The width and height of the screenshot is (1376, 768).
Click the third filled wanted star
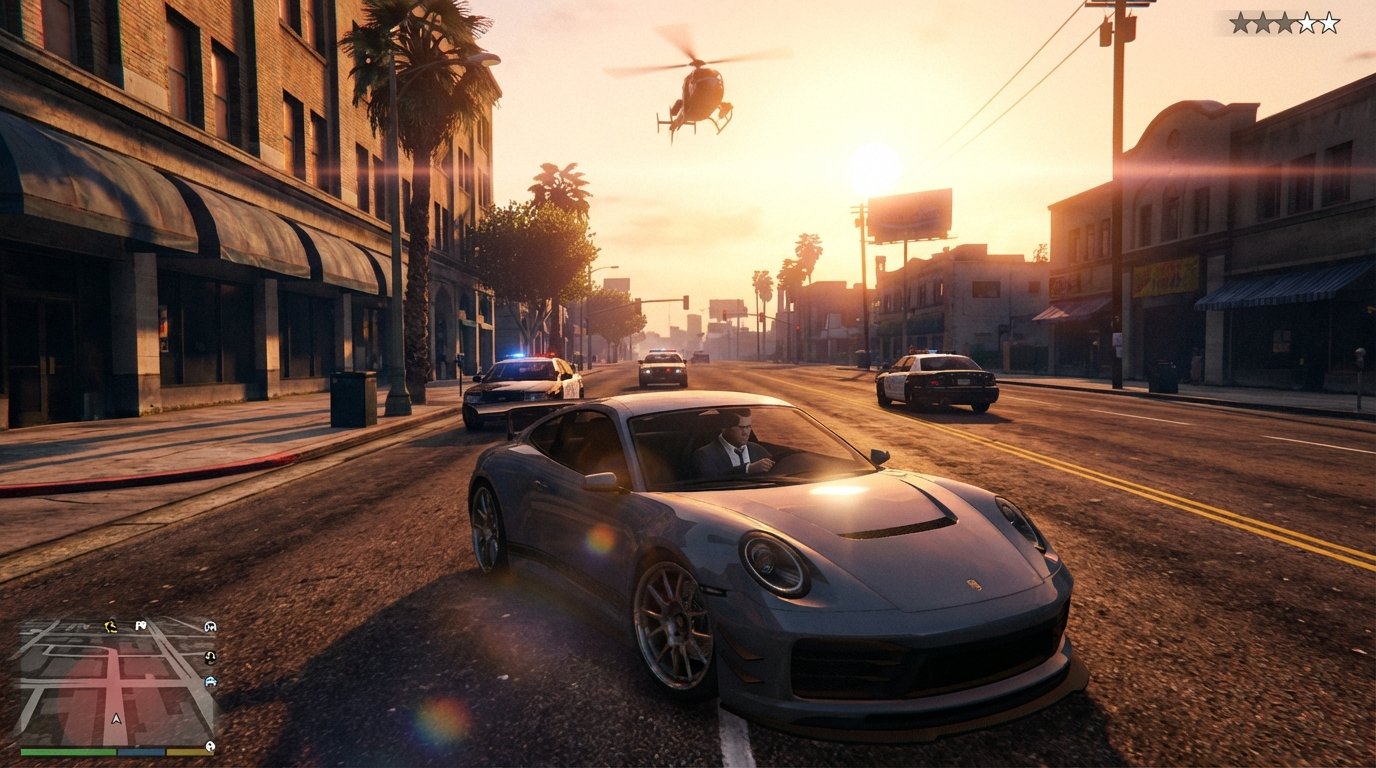click(1285, 22)
